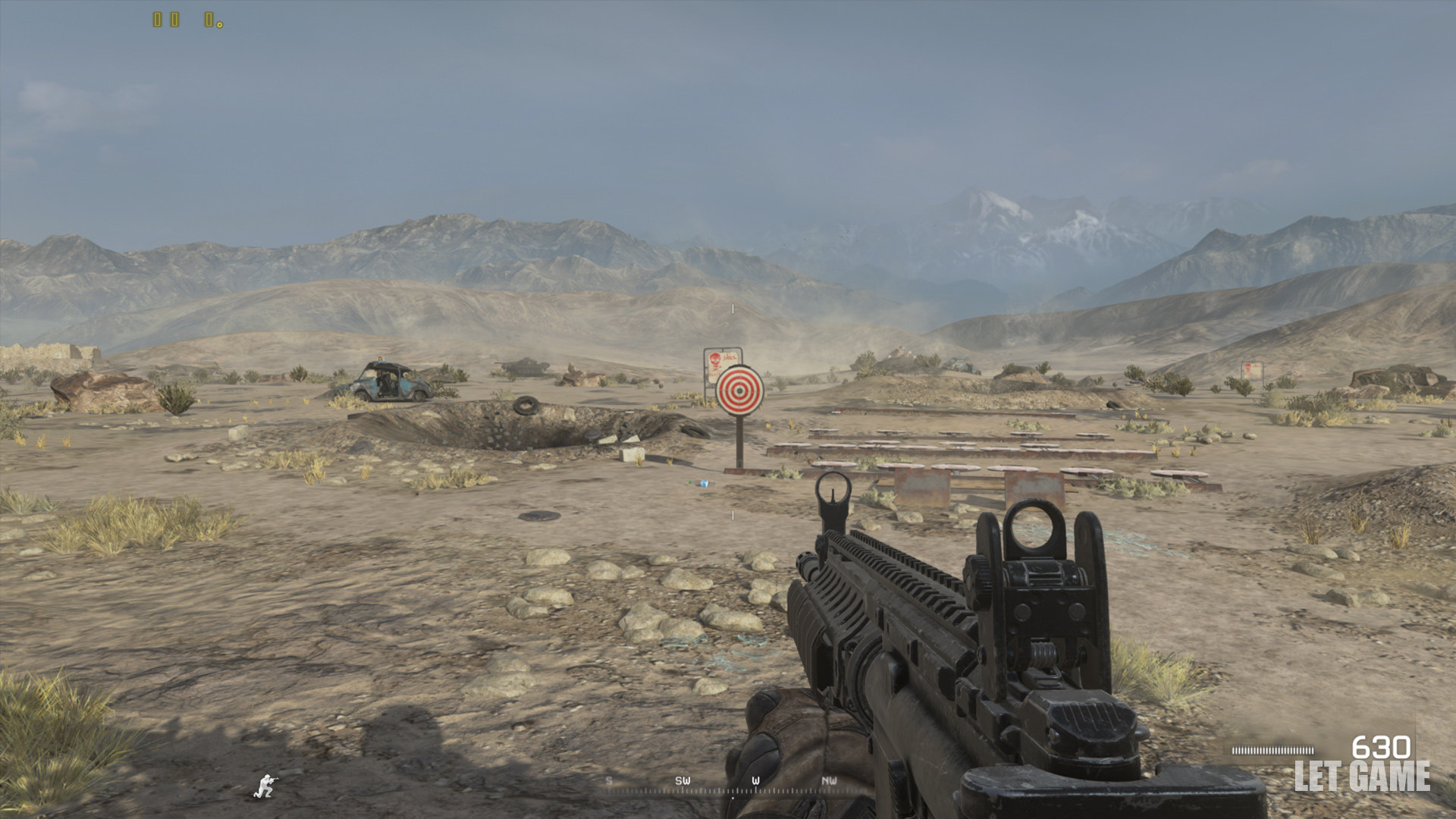Viewport: 1456px width, 819px height.
Task: Click the crouching soldier stance icon
Action: click(265, 786)
